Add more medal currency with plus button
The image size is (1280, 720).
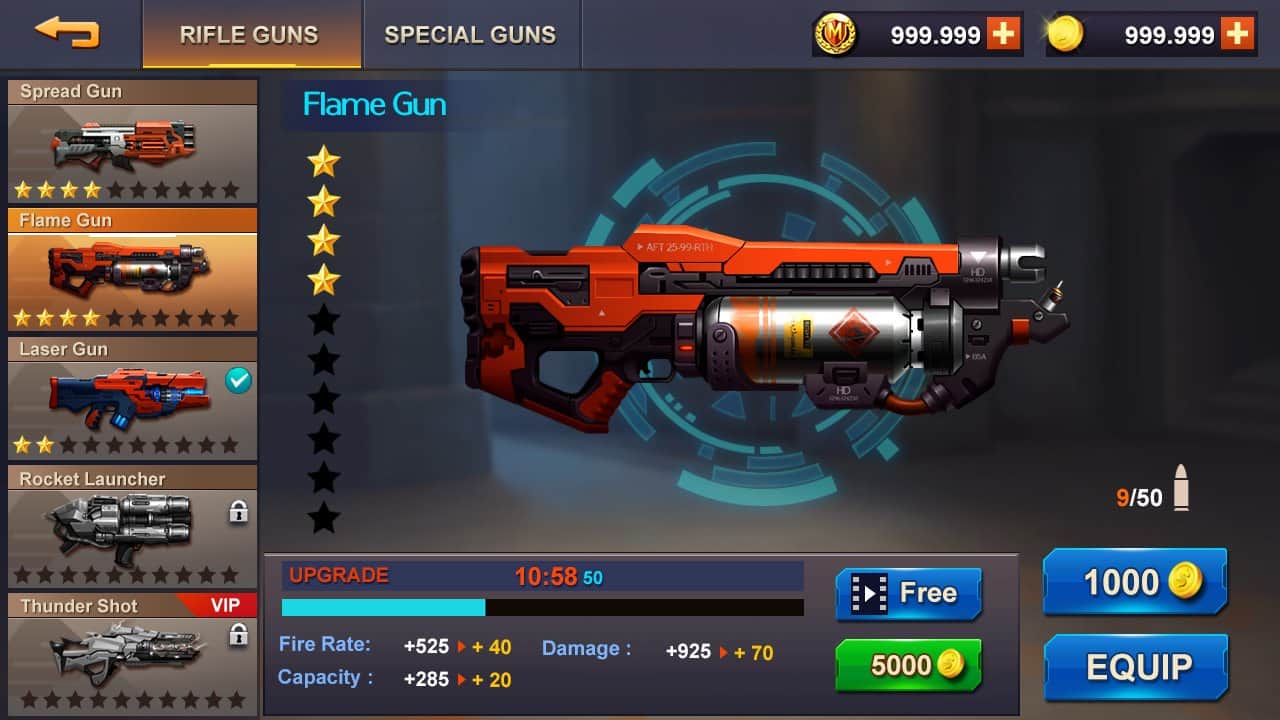[1003, 34]
